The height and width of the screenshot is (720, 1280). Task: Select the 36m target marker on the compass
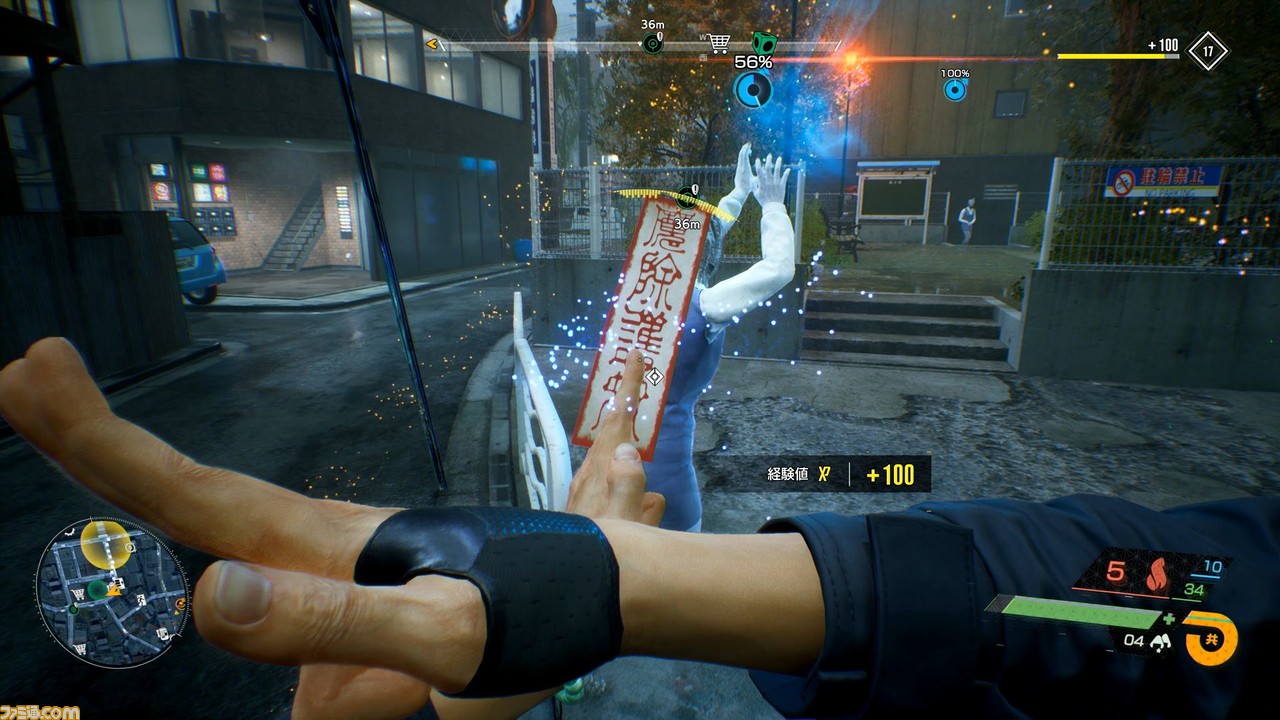click(x=653, y=43)
